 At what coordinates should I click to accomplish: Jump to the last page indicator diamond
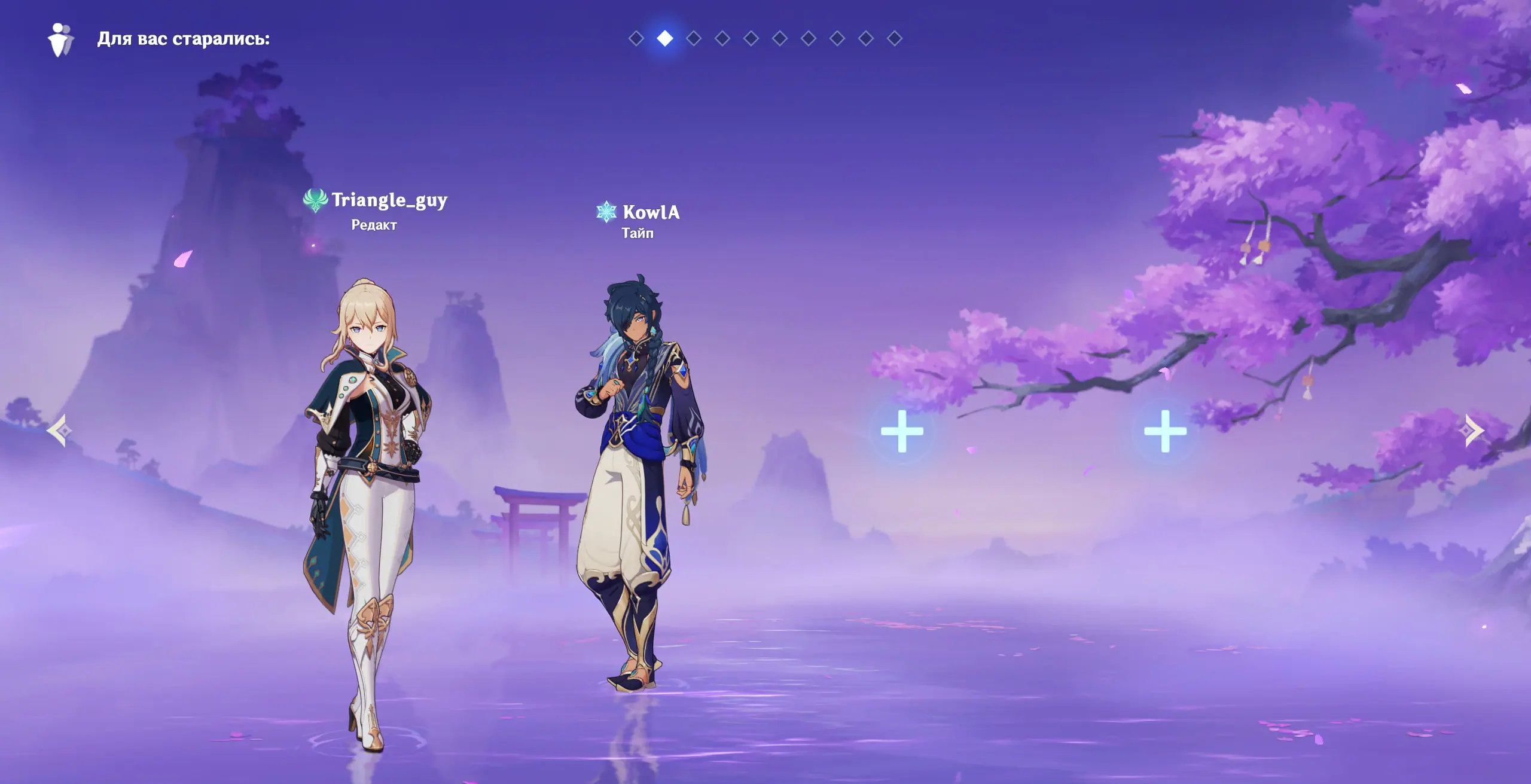[x=894, y=38]
